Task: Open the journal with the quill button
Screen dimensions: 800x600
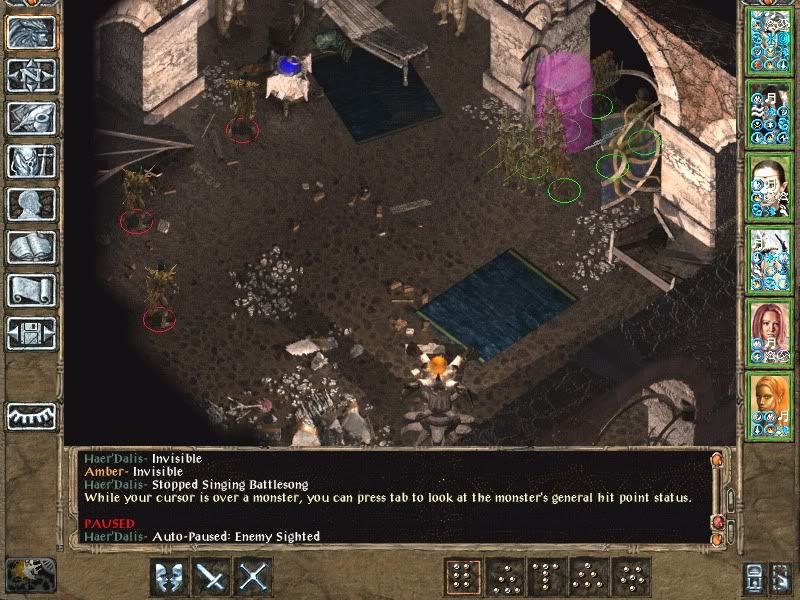Action: tap(31, 118)
